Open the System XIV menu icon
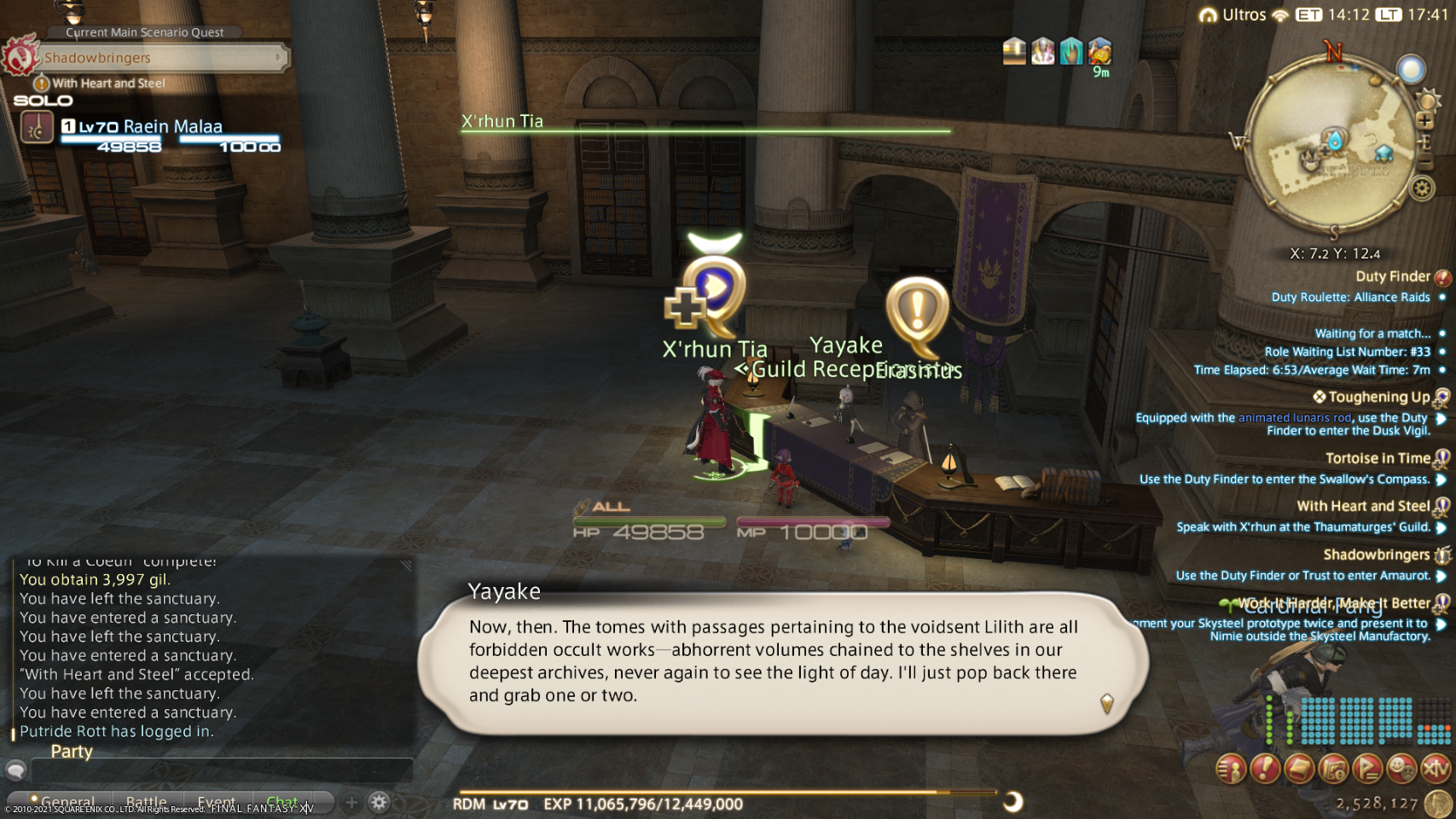The image size is (1456, 819). (1436, 770)
